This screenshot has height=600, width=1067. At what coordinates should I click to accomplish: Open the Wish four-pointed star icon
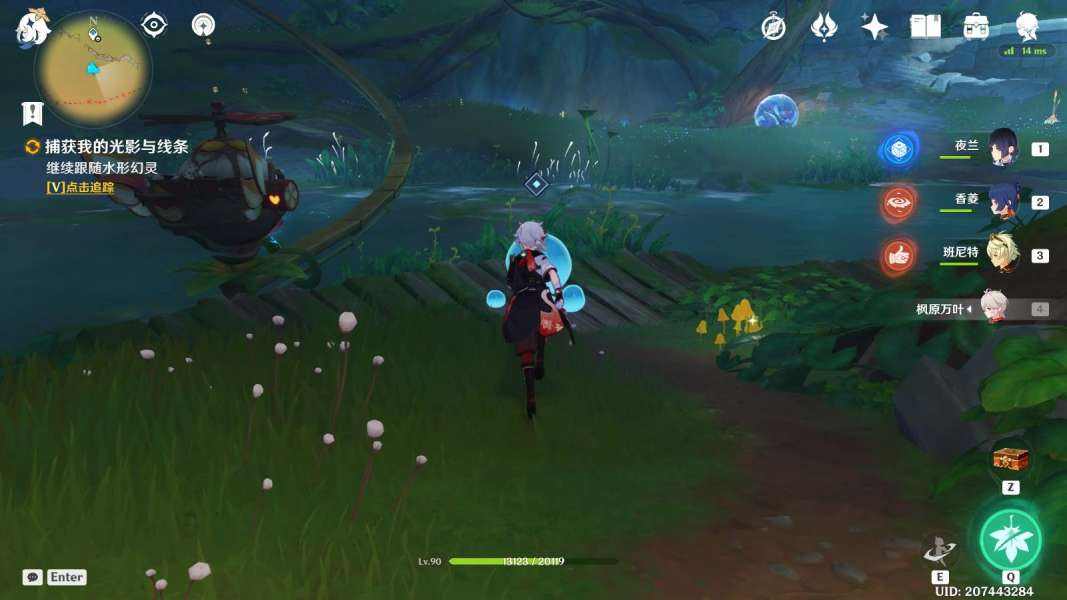tap(875, 27)
